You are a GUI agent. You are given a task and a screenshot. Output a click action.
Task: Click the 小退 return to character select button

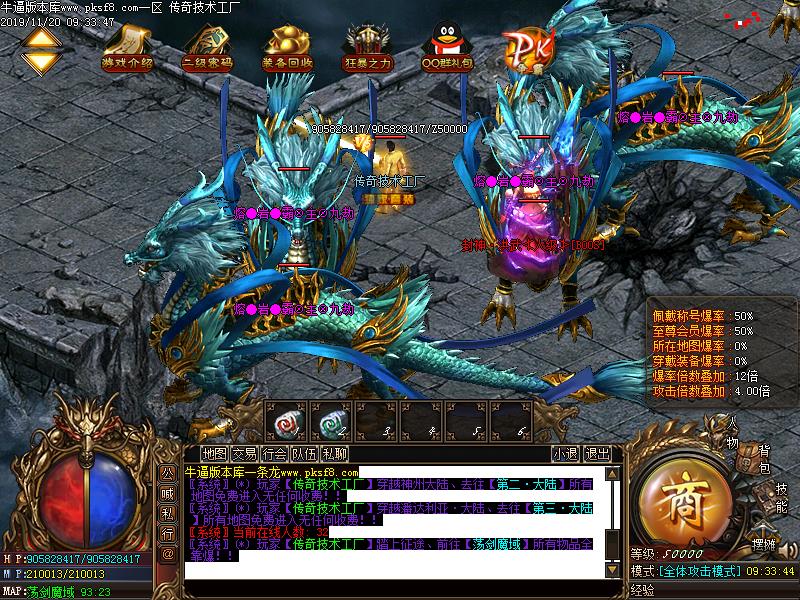point(565,453)
